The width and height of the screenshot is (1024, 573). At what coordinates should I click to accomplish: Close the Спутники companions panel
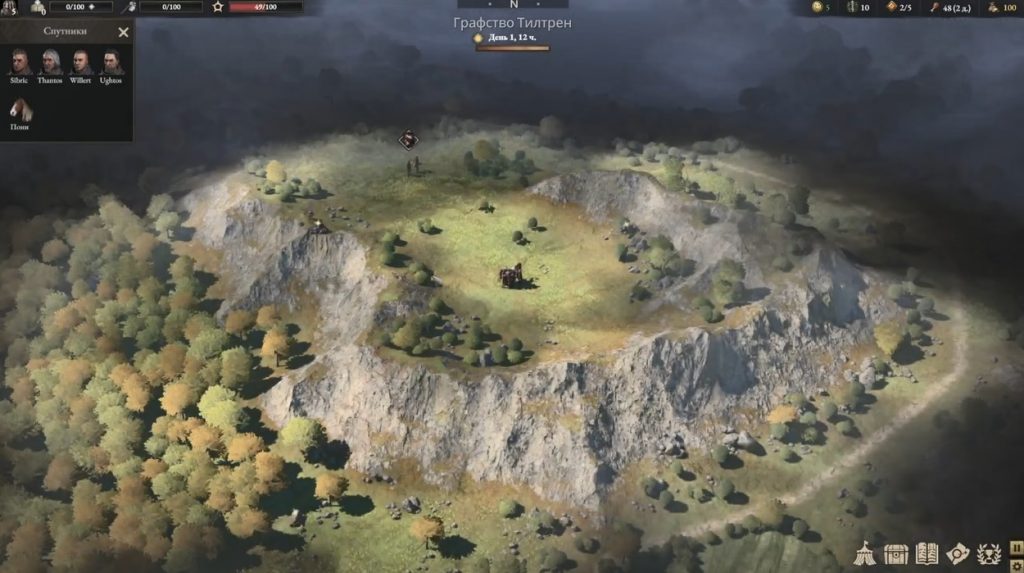point(123,32)
